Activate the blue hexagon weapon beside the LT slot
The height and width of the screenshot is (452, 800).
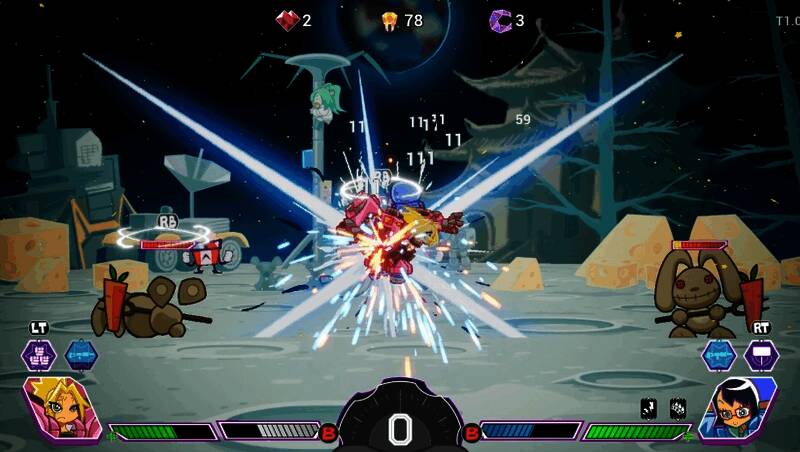(x=81, y=355)
